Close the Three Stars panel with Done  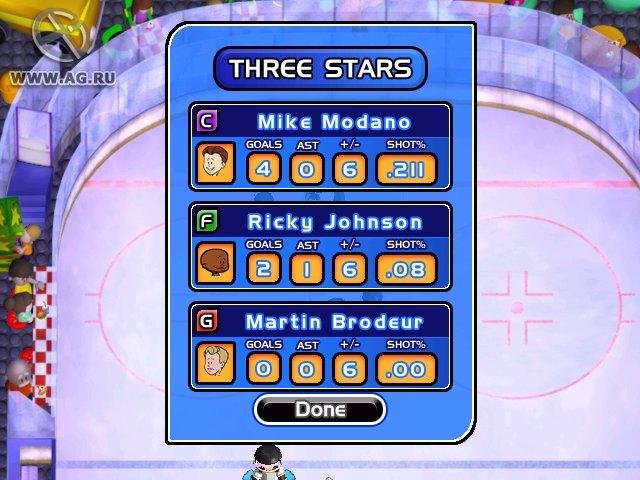[320, 409]
